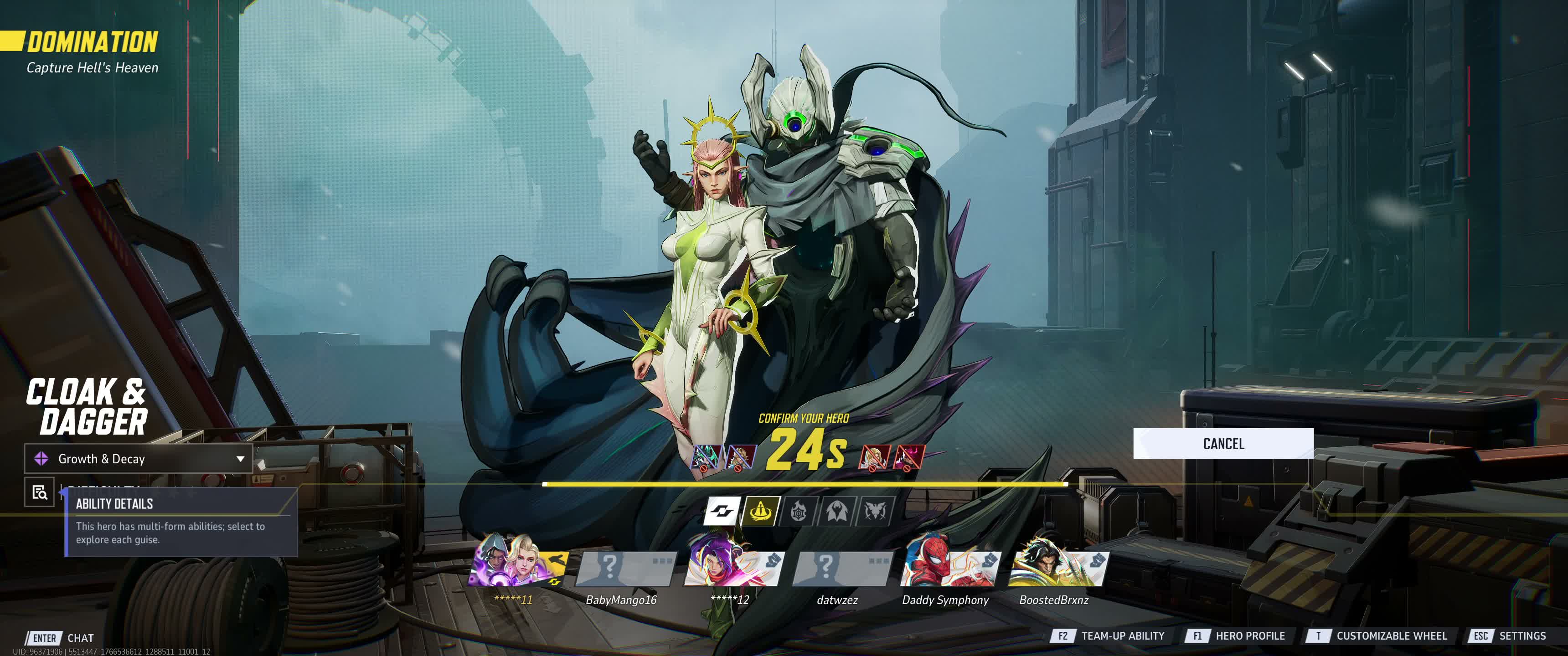The height and width of the screenshot is (656, 1568).
Task: Choose the flaming spiderweb team-up icon
Action: click(x=799, y=511)
